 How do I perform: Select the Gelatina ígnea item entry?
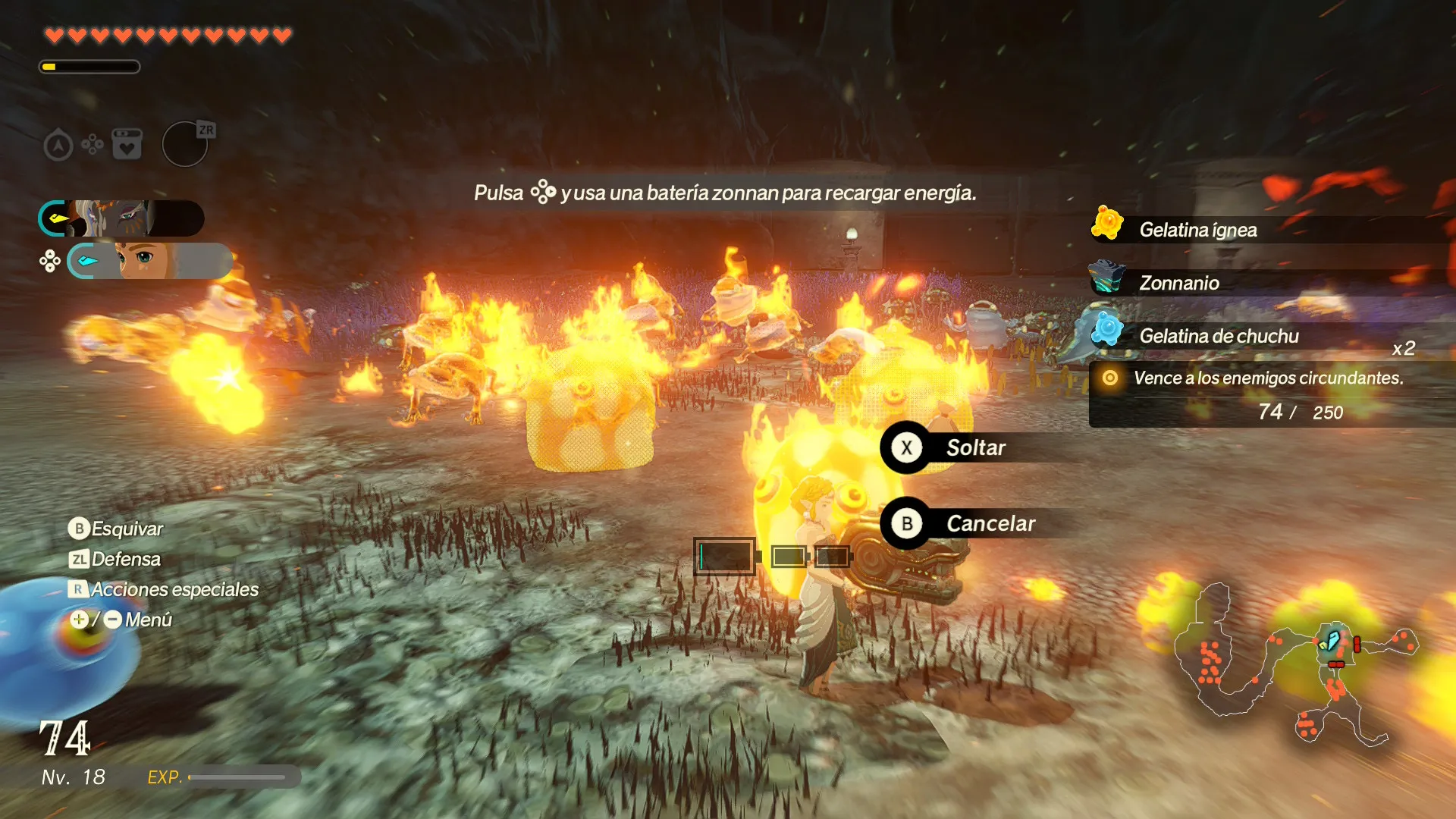pyautogui.click(x=1197, y=230)
